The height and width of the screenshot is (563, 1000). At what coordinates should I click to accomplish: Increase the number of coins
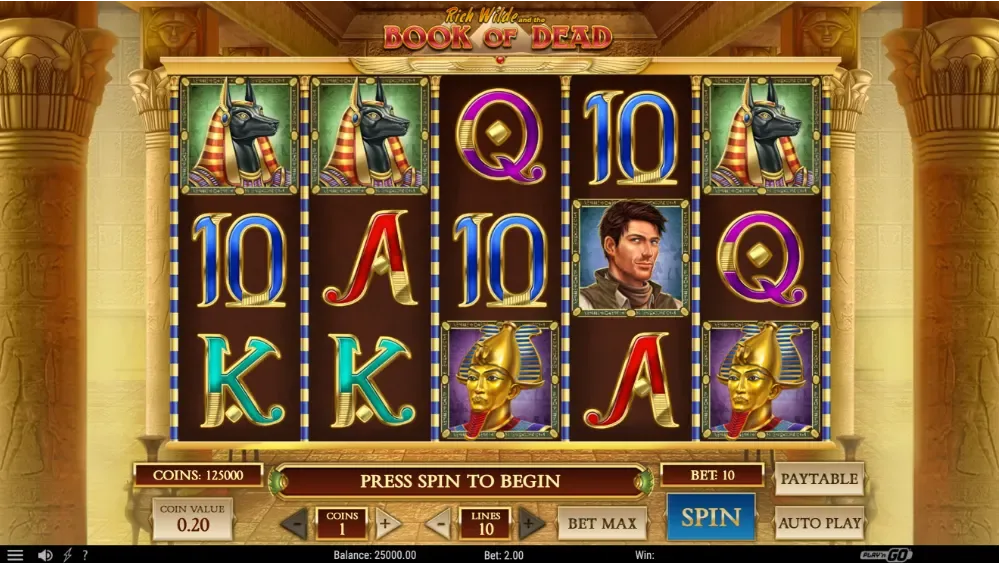click(x=388, y=523)
